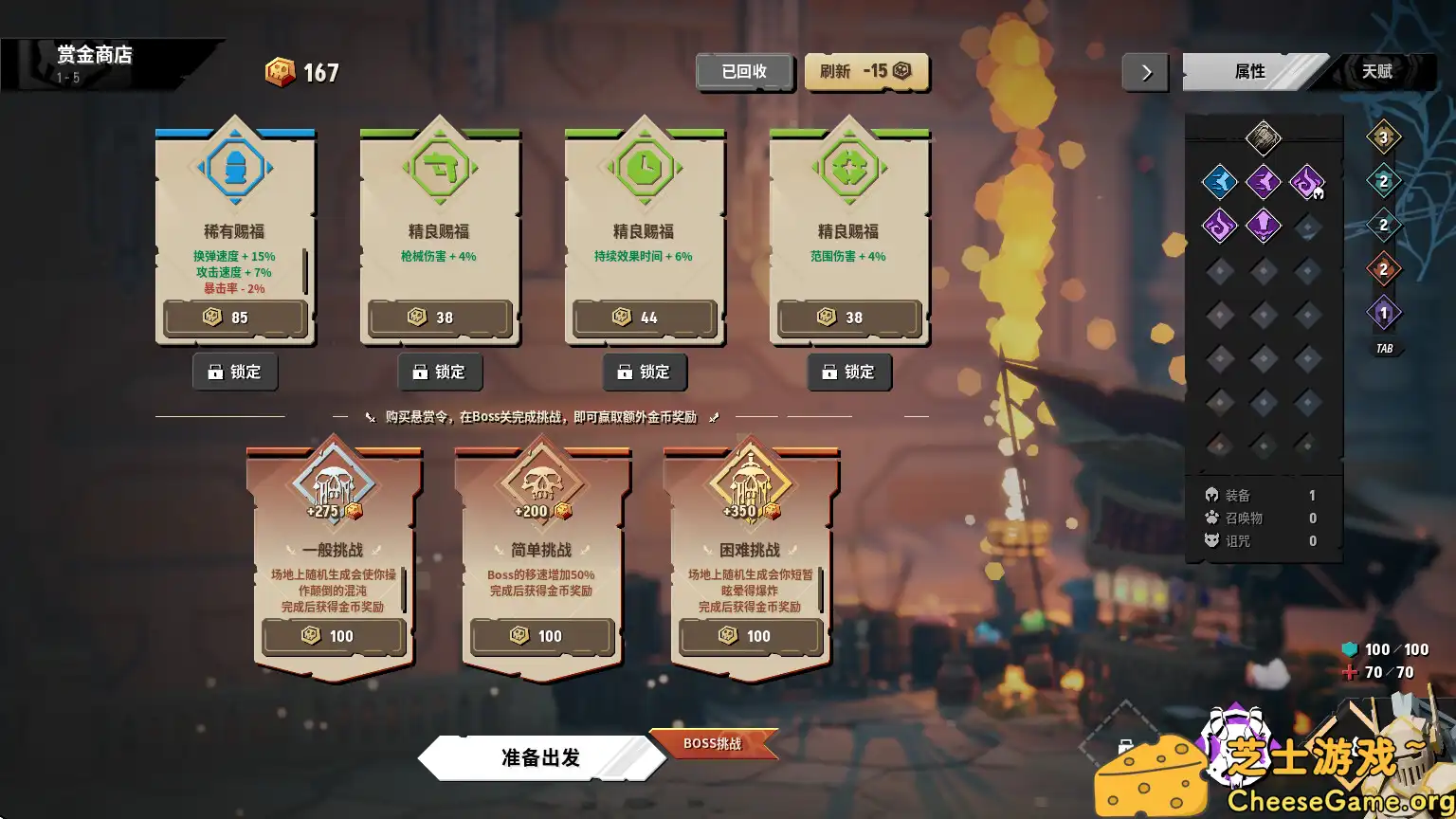The image size is (1456, 819).
Task: Expand the side panel with the arrow chevron
Action: click(x=1145, y=72)
